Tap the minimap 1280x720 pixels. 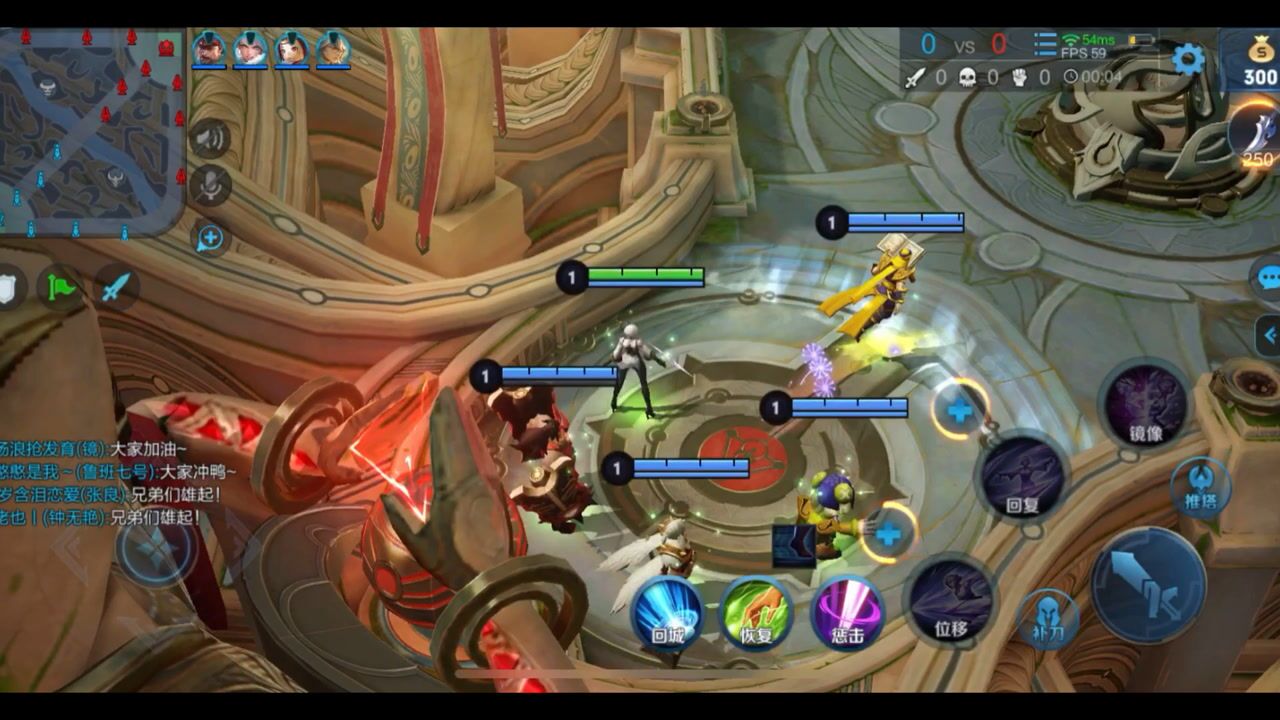click(92, 132)
